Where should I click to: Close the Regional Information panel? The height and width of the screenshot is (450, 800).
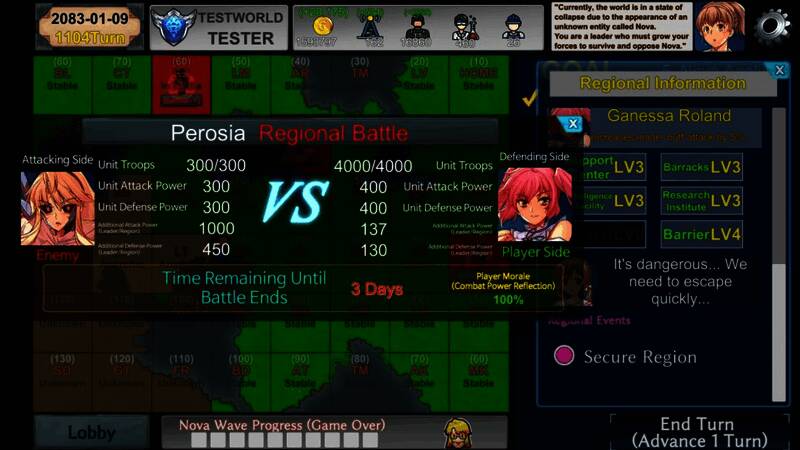coord(780,70)
